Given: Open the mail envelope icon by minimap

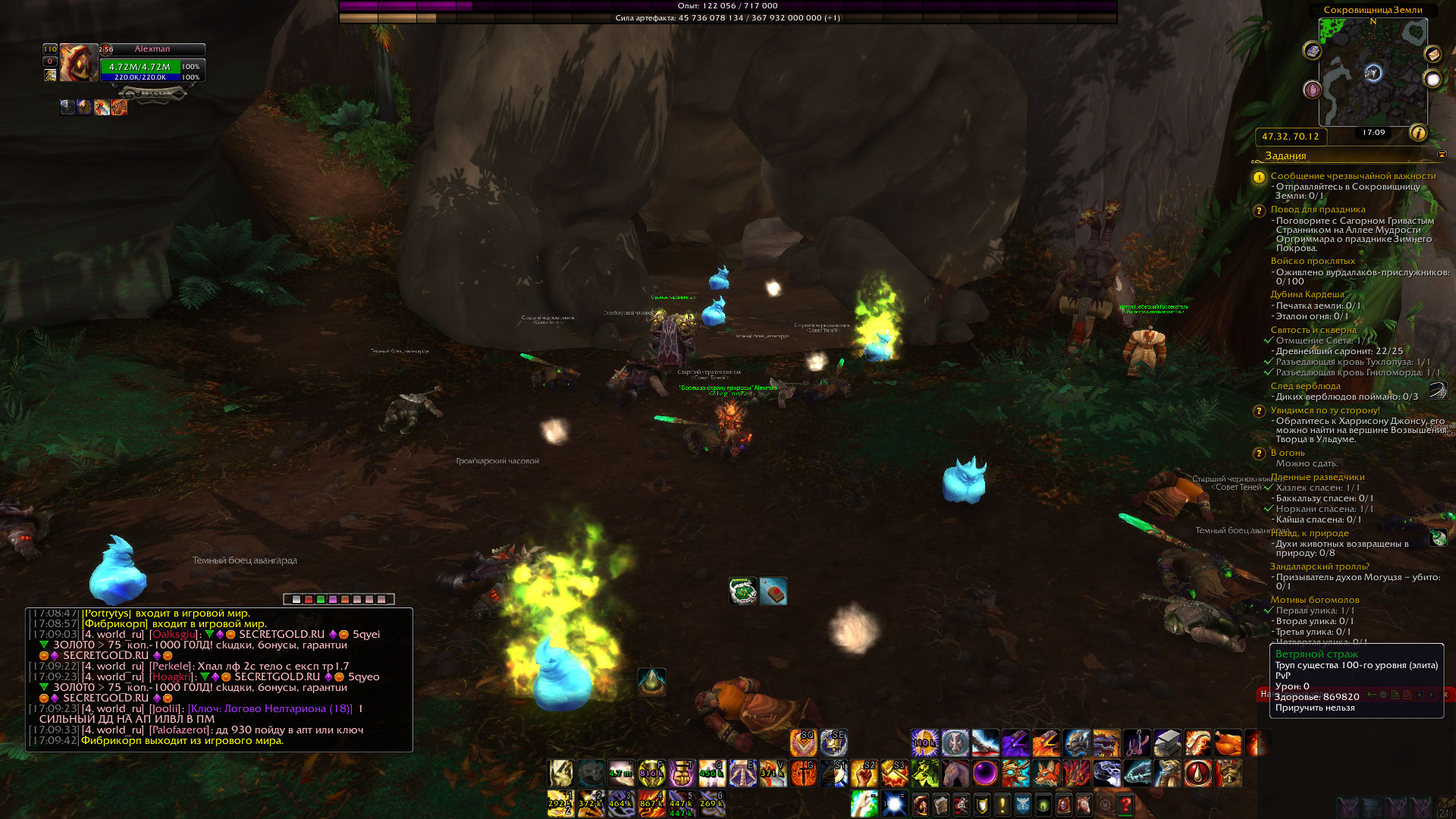Looking at the screenshot, I should [1432, 54].
